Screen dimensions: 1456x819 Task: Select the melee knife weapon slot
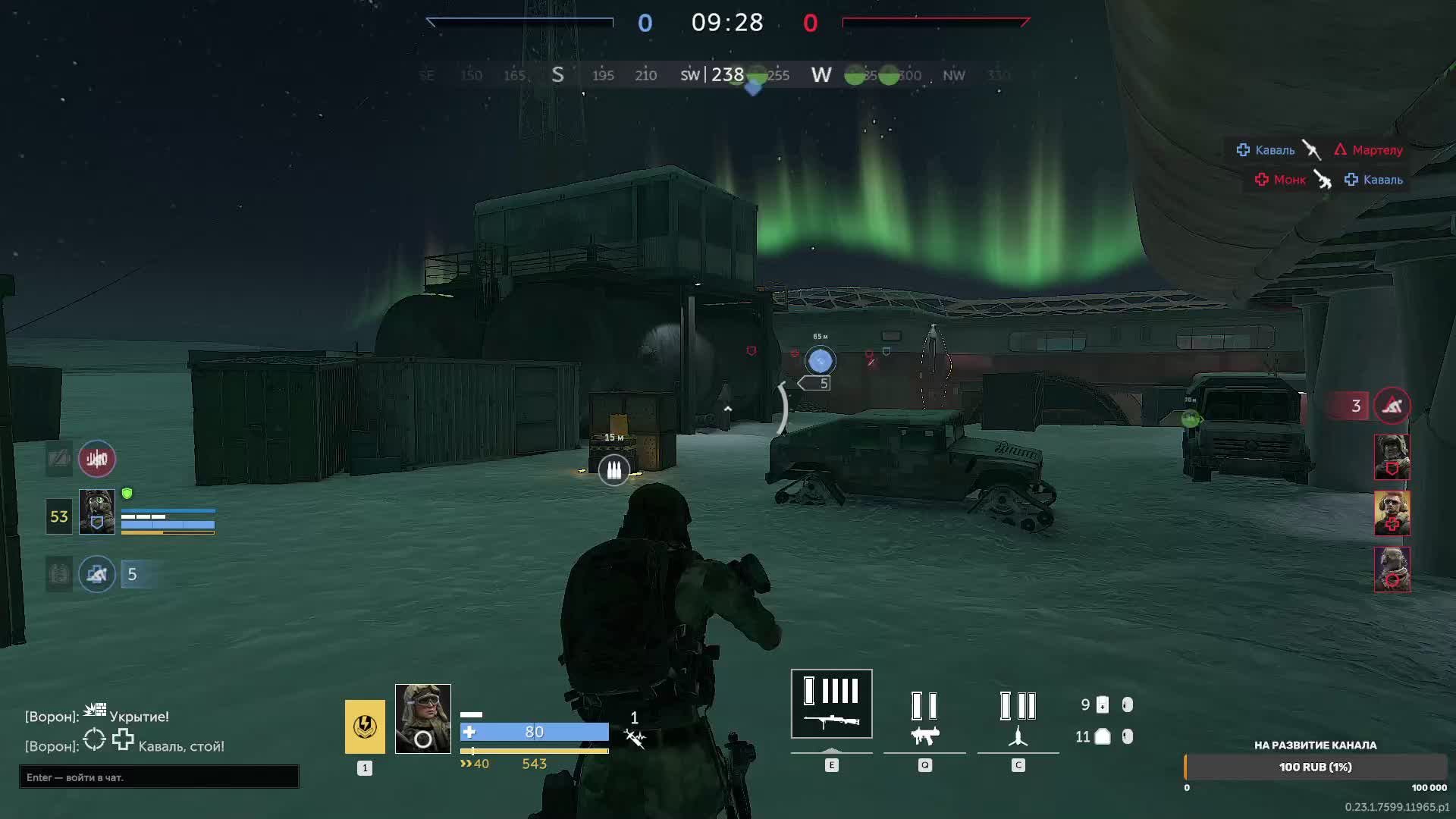coord(1018,717)
